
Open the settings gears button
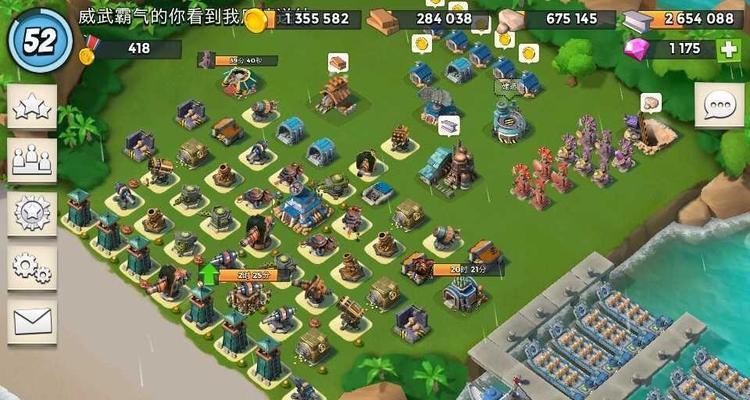click(32, 266)
